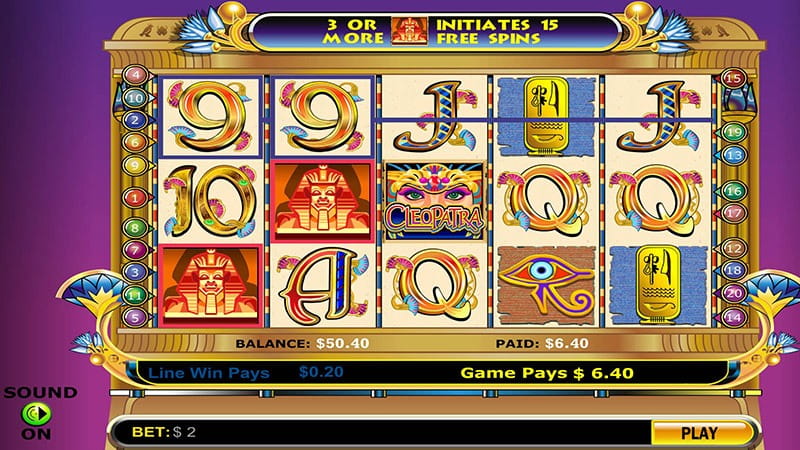The height and width of the screenshot is (450, 800).
Task: Choose the purple payline 5 marker
Action: [x=132, y=316]
